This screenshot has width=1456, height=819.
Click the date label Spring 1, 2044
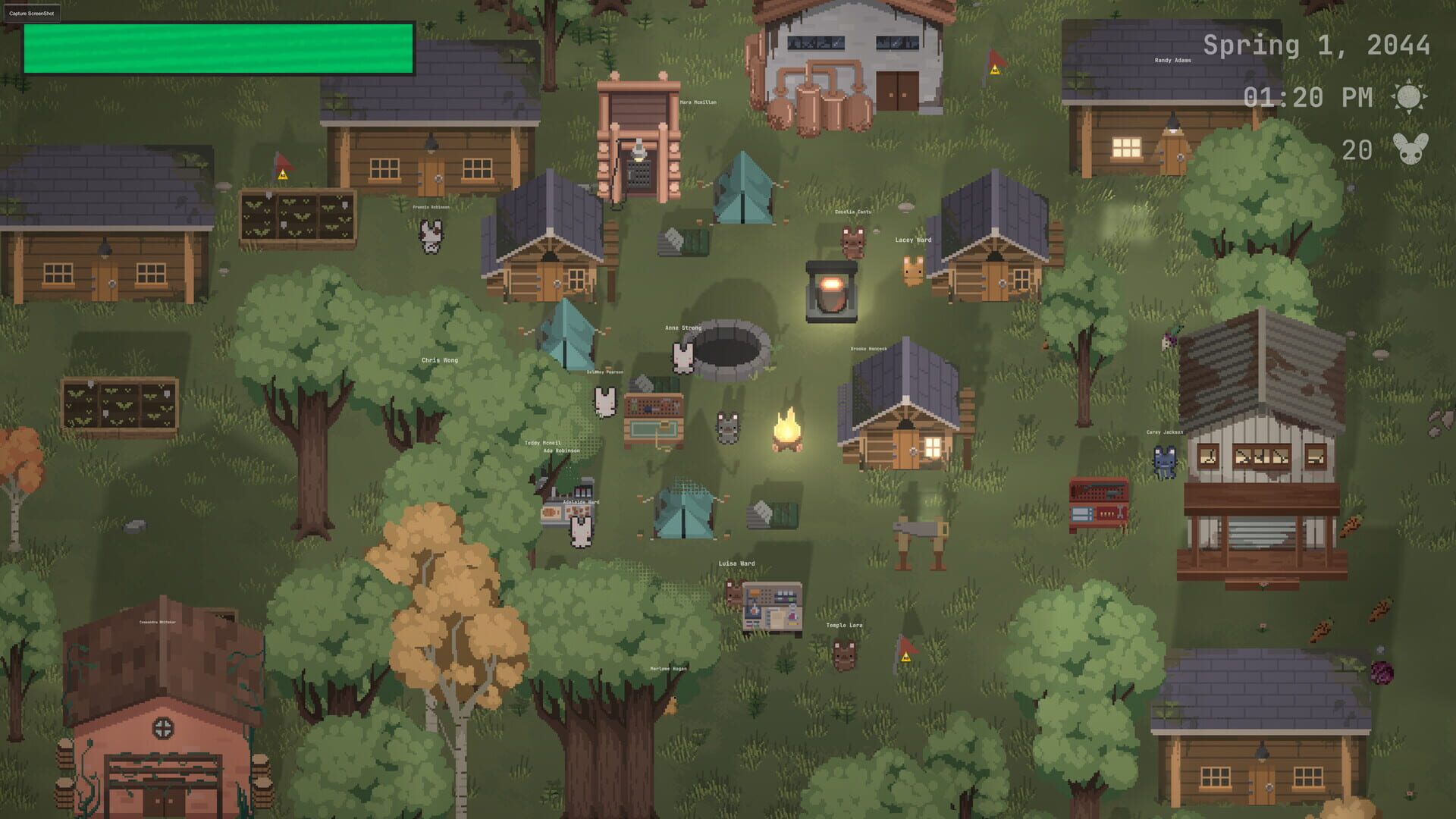[x=1317, y=45]
